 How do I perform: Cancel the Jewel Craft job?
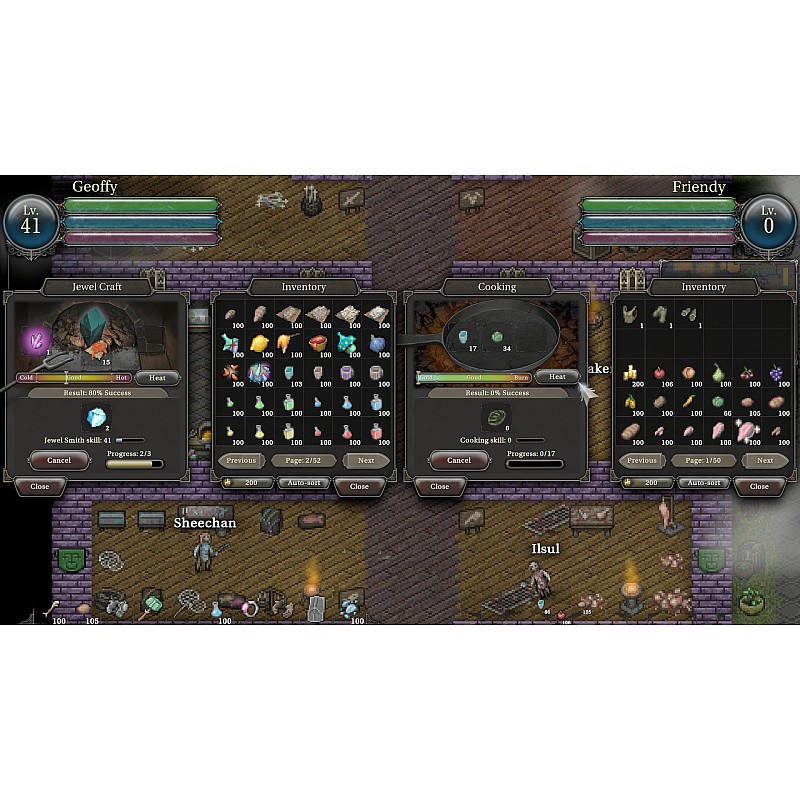(x=58, y=460)
